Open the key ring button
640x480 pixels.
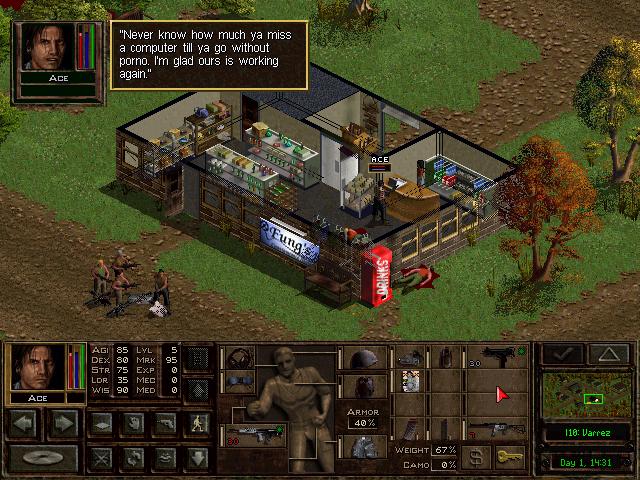click(510, 457)
